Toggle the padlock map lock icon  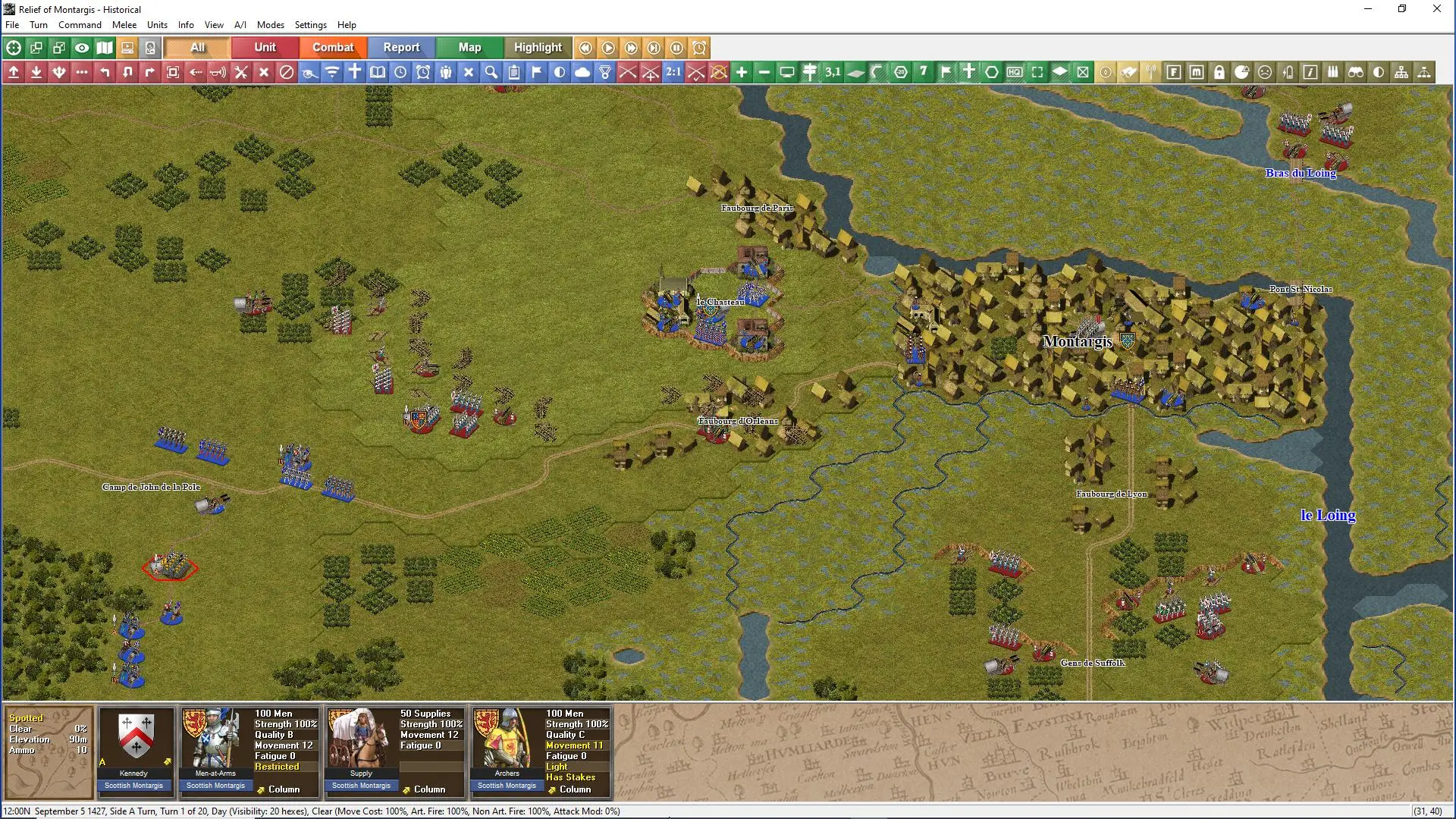tap(1219, 72)
